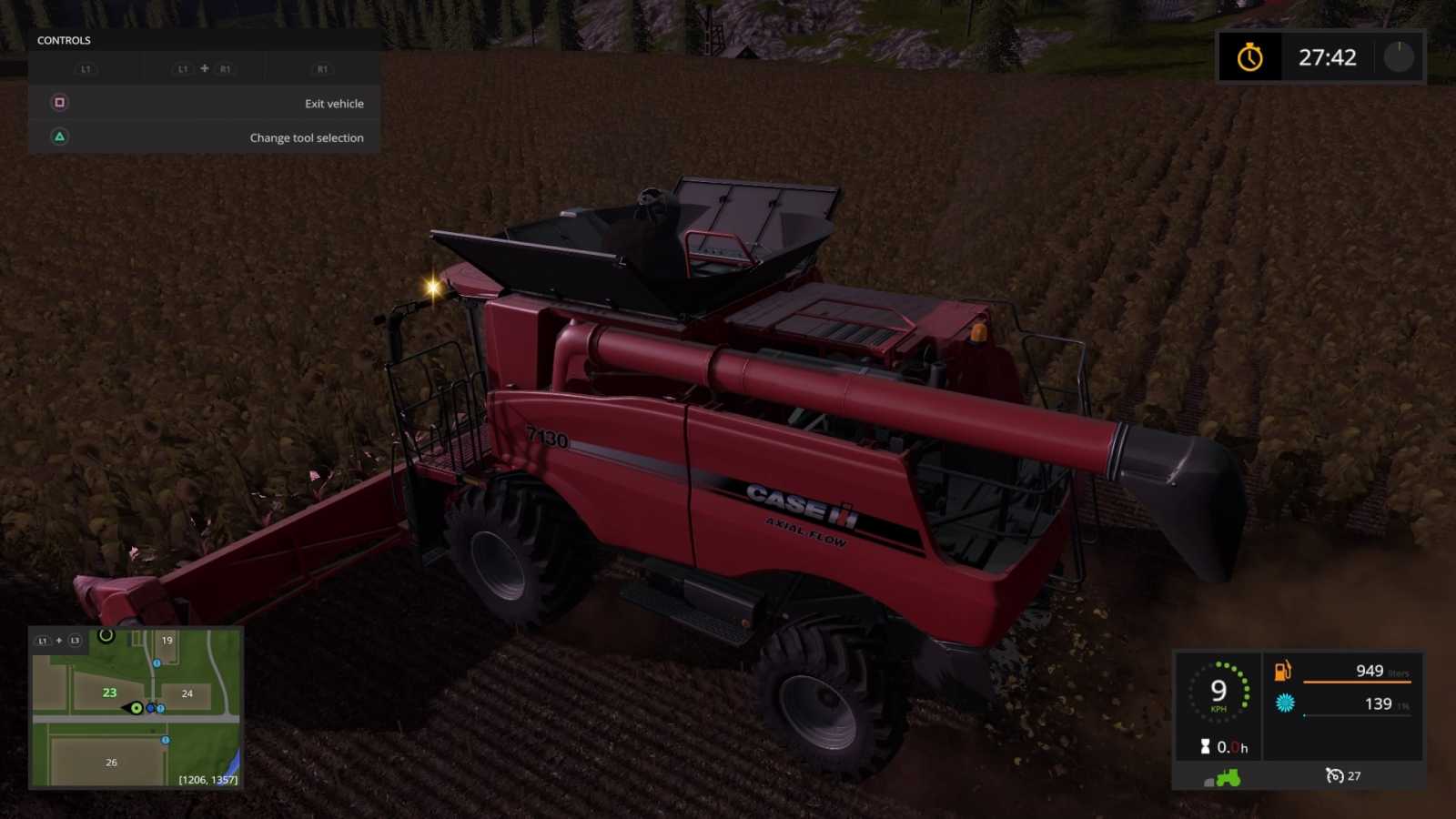1456x819 pixels.
Task: Select field 23 on the minimap
Action: tap(110, 693)
